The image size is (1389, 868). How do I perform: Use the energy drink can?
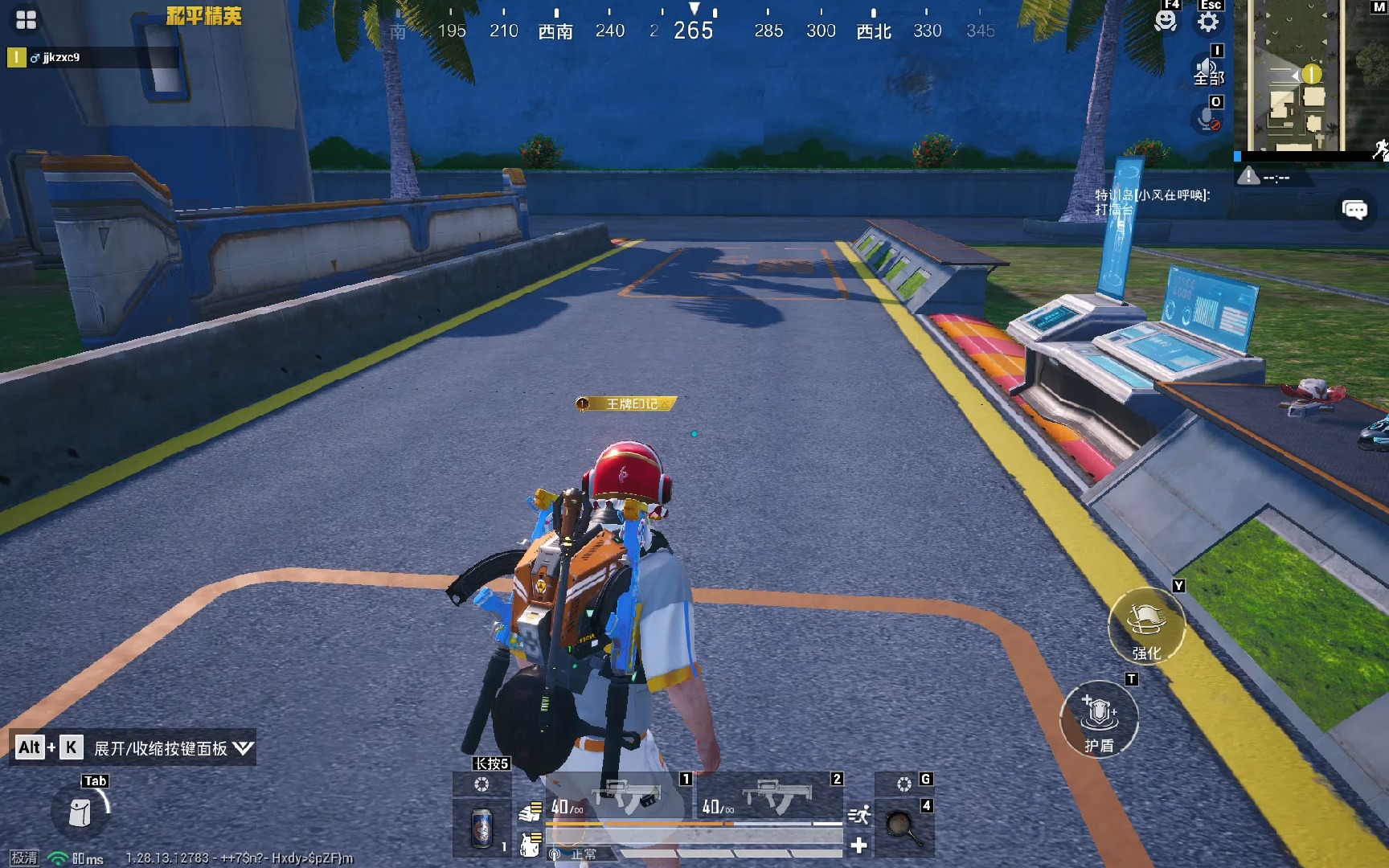(481, 827)
